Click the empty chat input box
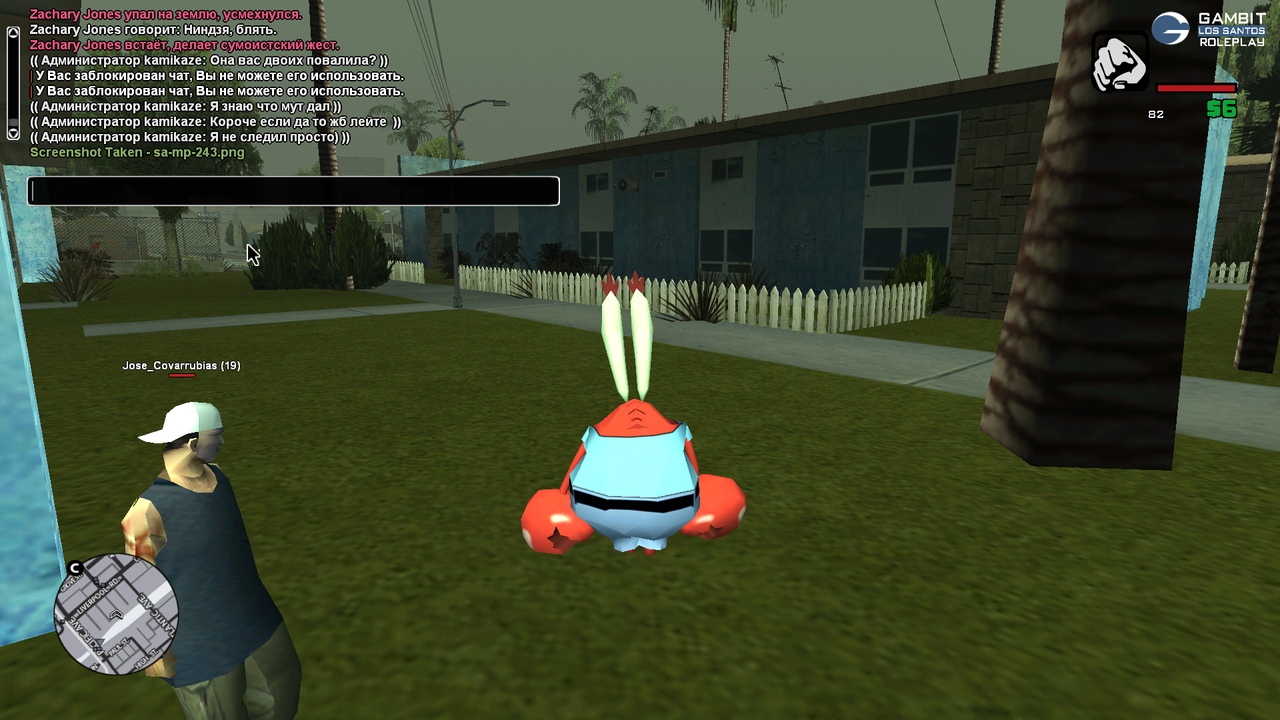The height and width of the screenshot is (720, 1280). click(x=293, y=191)
